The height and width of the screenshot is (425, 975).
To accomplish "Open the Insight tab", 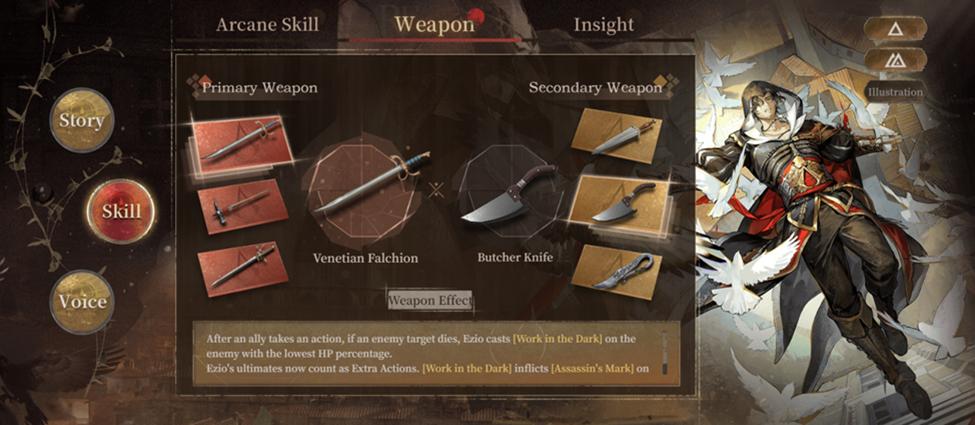I will point(603,25).
